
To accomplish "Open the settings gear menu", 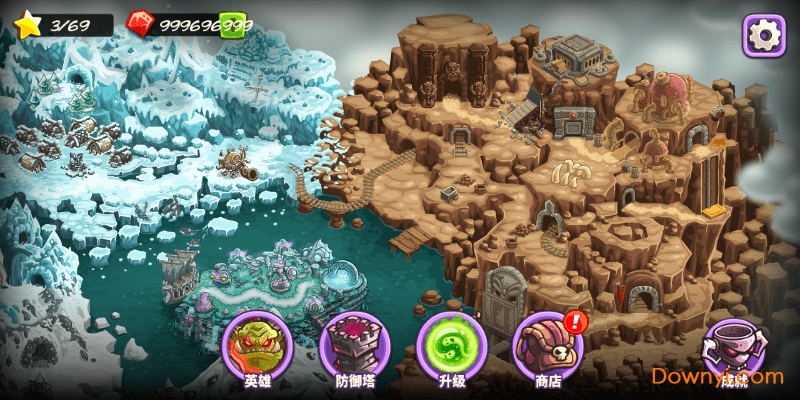I will point(763,35).
